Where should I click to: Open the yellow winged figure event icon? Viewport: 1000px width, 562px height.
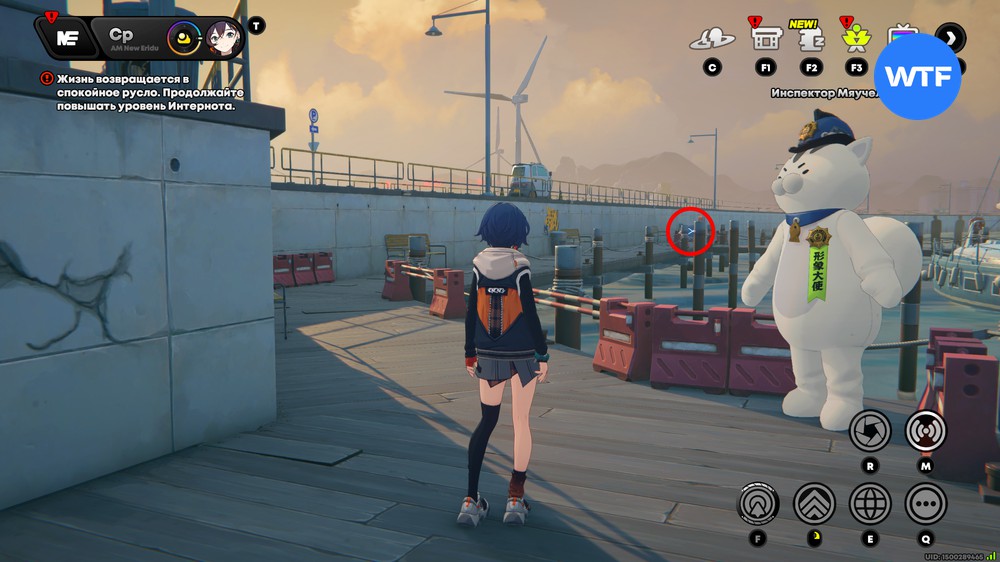(x=855, y=39)
